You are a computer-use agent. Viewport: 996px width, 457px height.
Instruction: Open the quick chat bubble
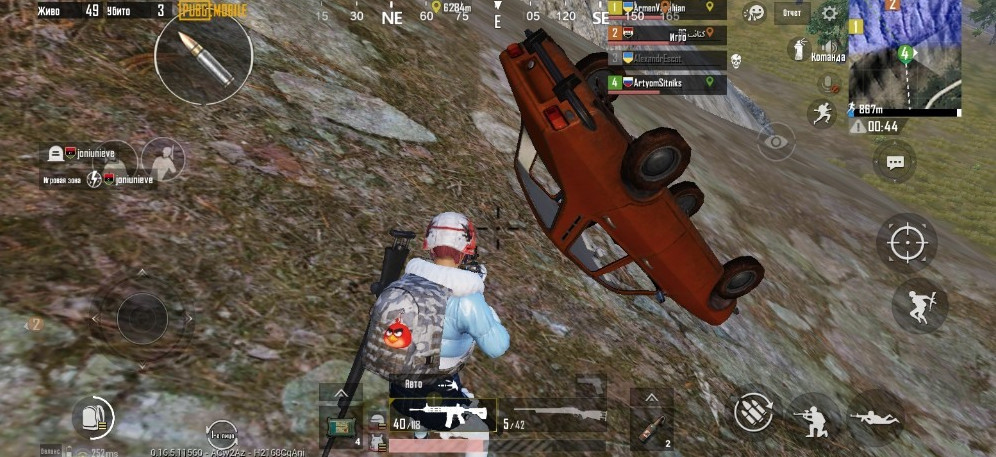(x=894, y=160)
